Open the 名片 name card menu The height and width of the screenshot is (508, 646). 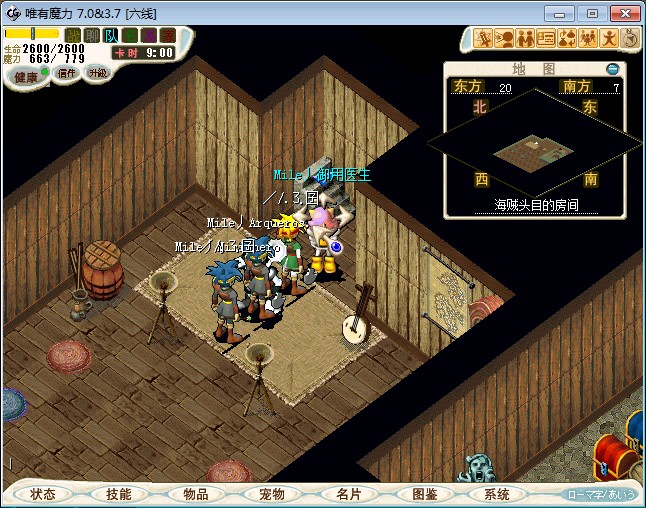point(348,494)
